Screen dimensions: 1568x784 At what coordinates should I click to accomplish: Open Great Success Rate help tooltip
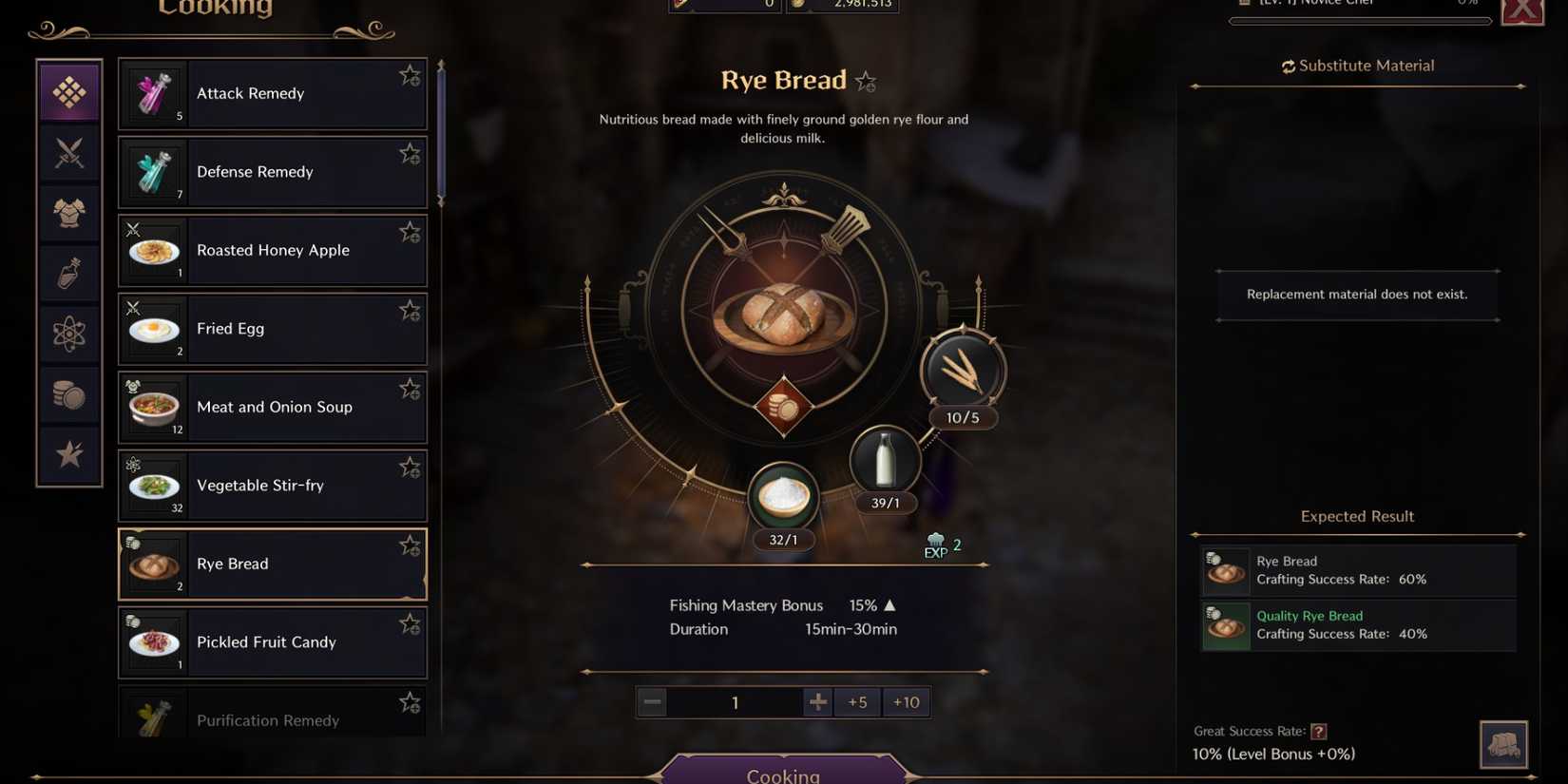pos(1319,731)
